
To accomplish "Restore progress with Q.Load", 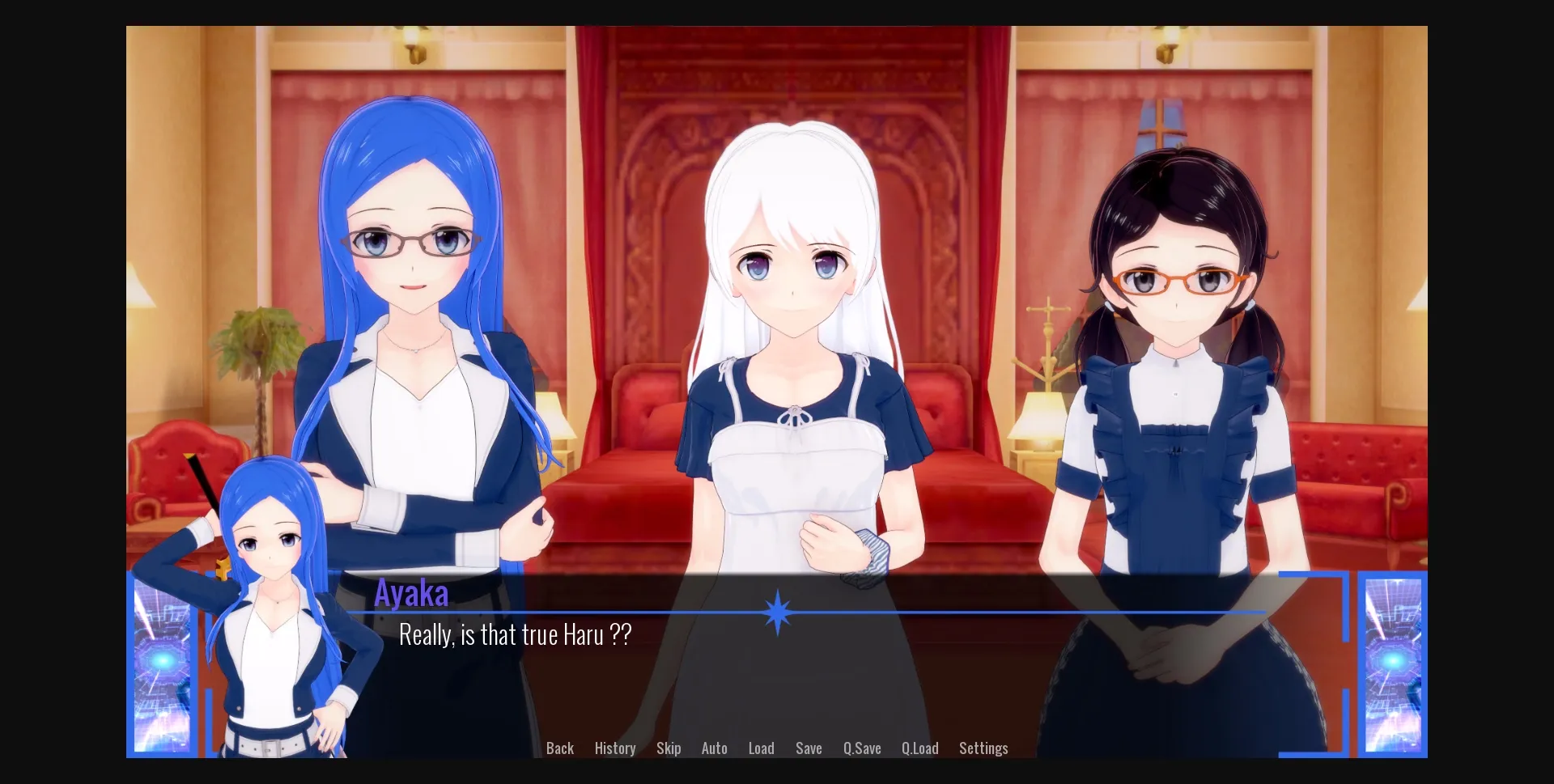I will pyautogui.click(x=920, y=748).
